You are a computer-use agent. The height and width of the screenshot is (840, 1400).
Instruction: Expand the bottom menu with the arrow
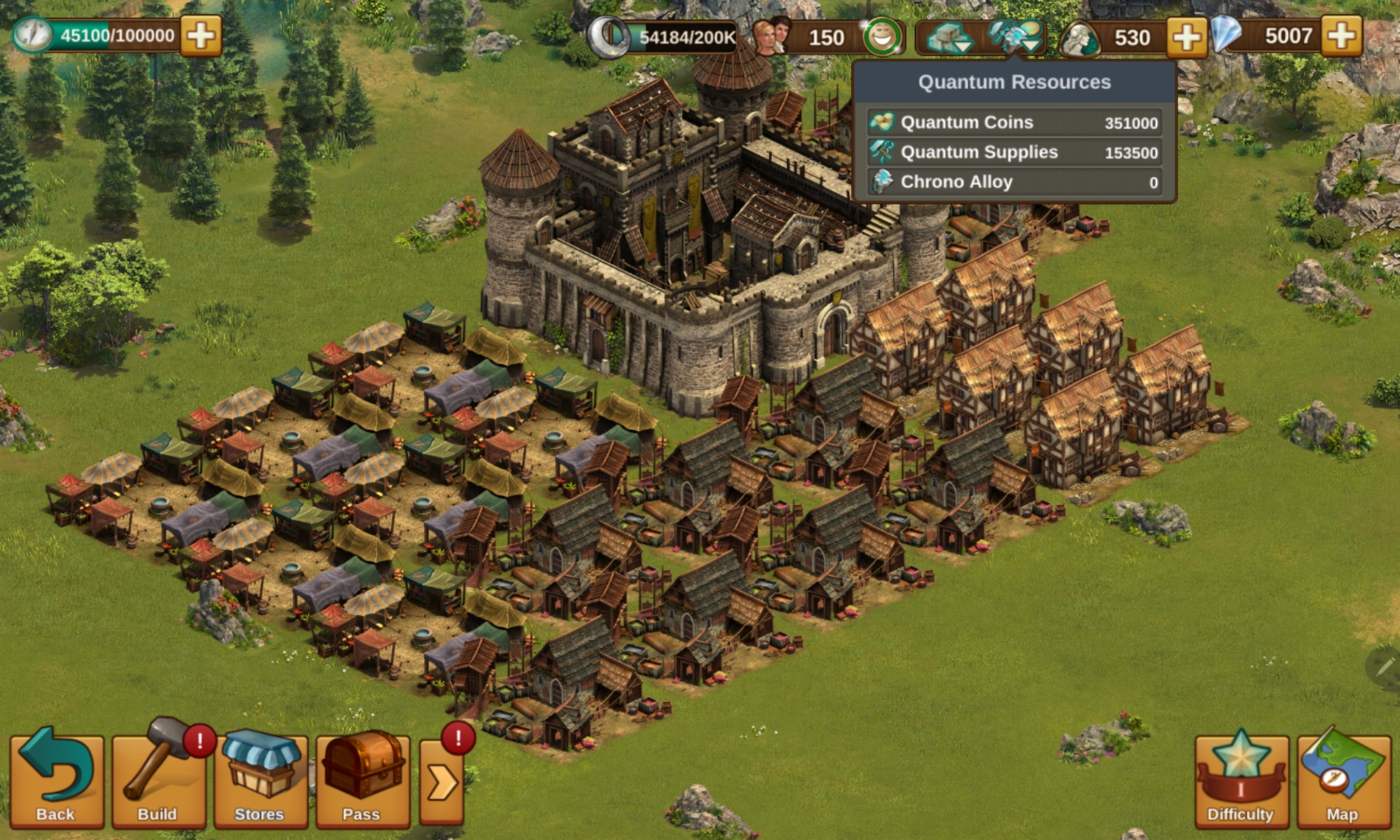click(442, 783)
